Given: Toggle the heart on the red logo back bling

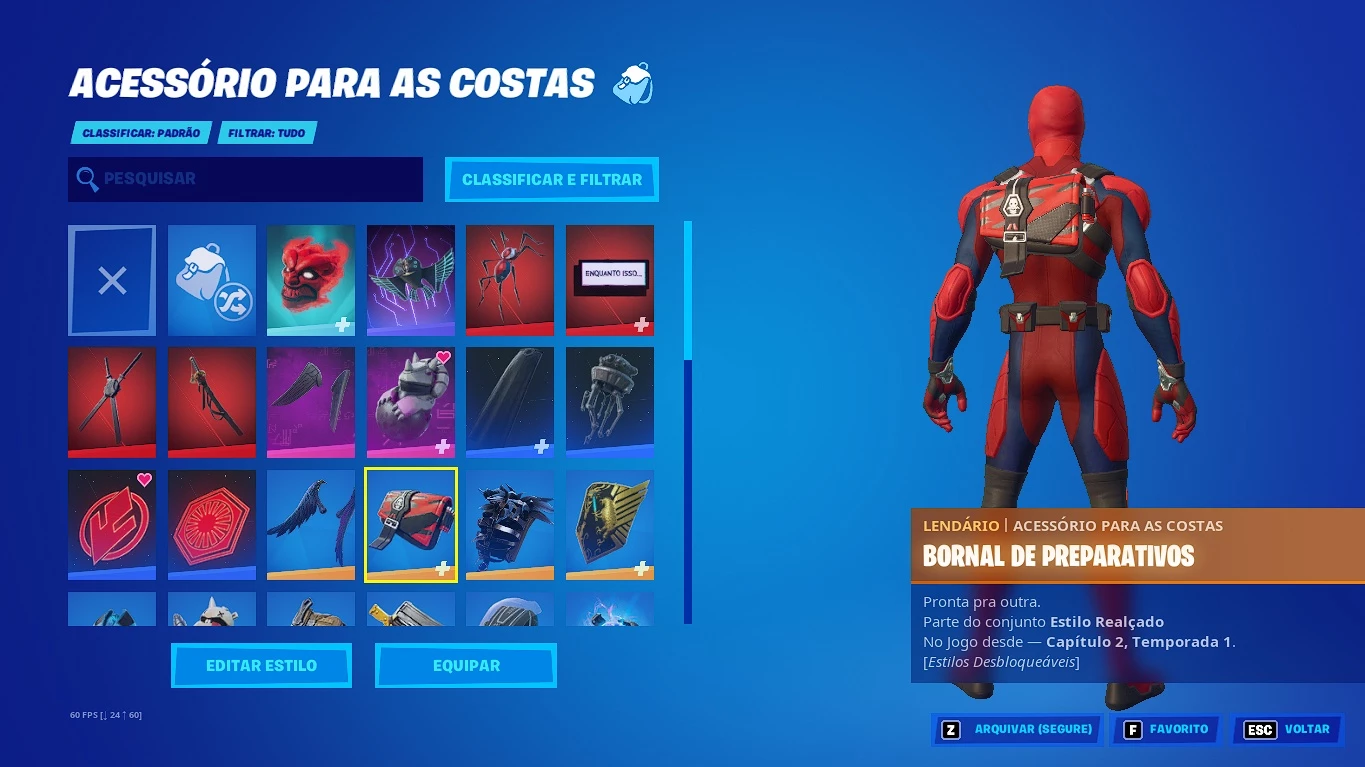Looking at the screenshot, I should [146, 478].
